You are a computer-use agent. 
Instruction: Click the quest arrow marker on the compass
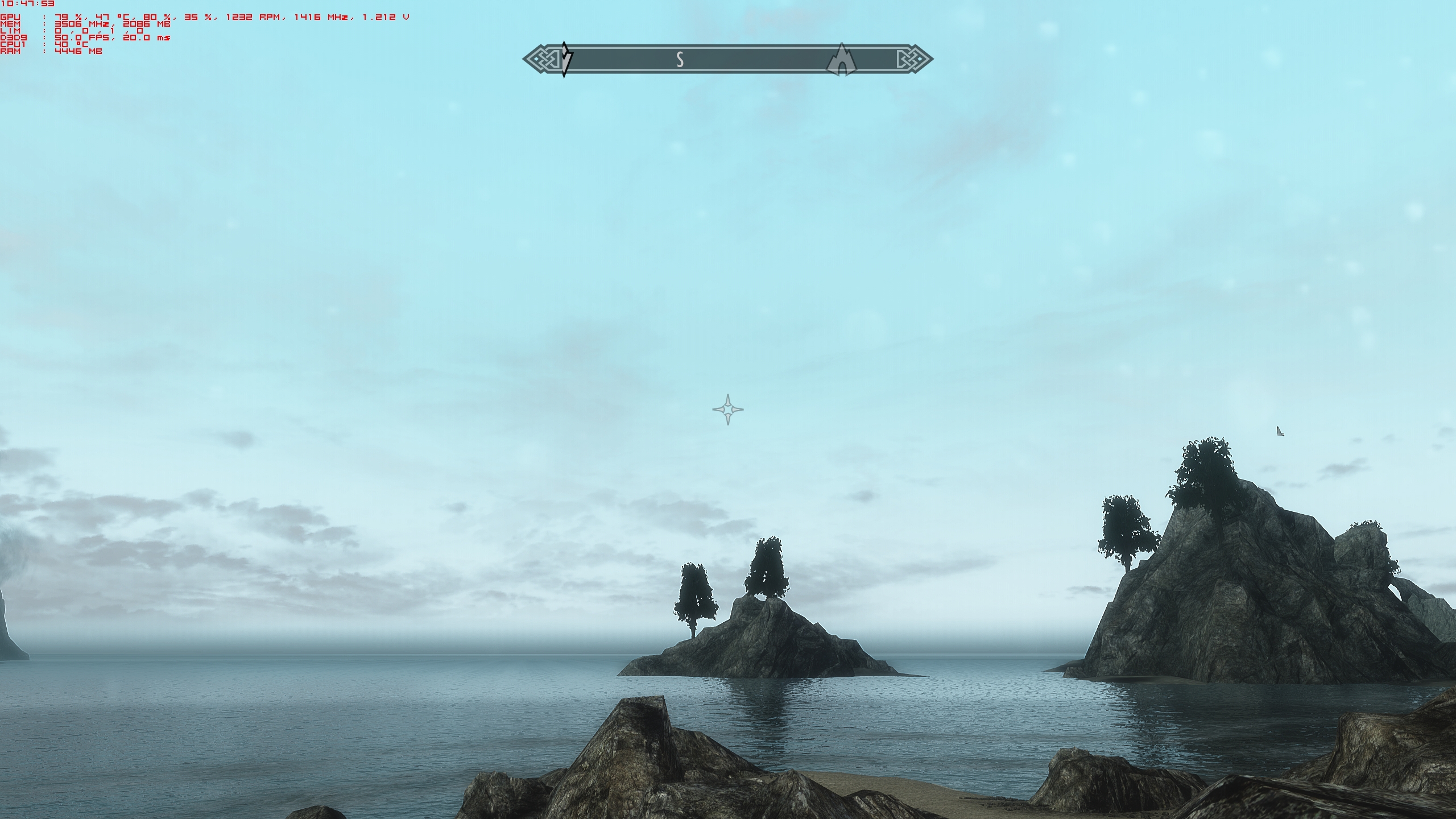pyautogui.click(x=565, y=59)
